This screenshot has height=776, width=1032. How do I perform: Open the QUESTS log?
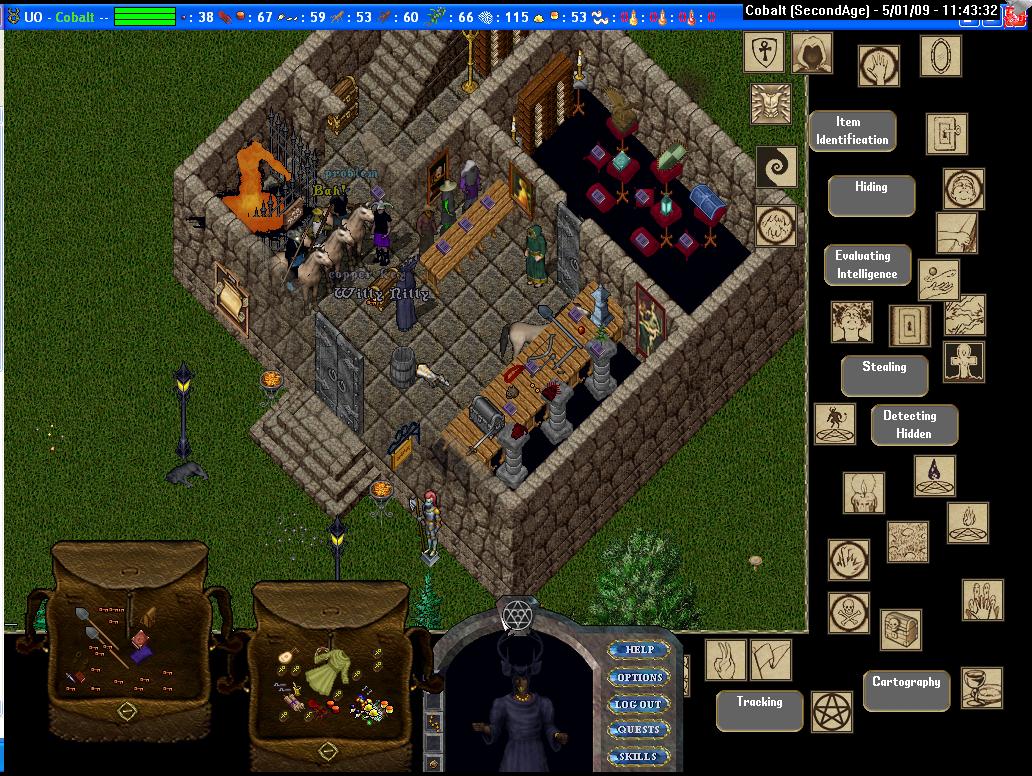point(639,730)
